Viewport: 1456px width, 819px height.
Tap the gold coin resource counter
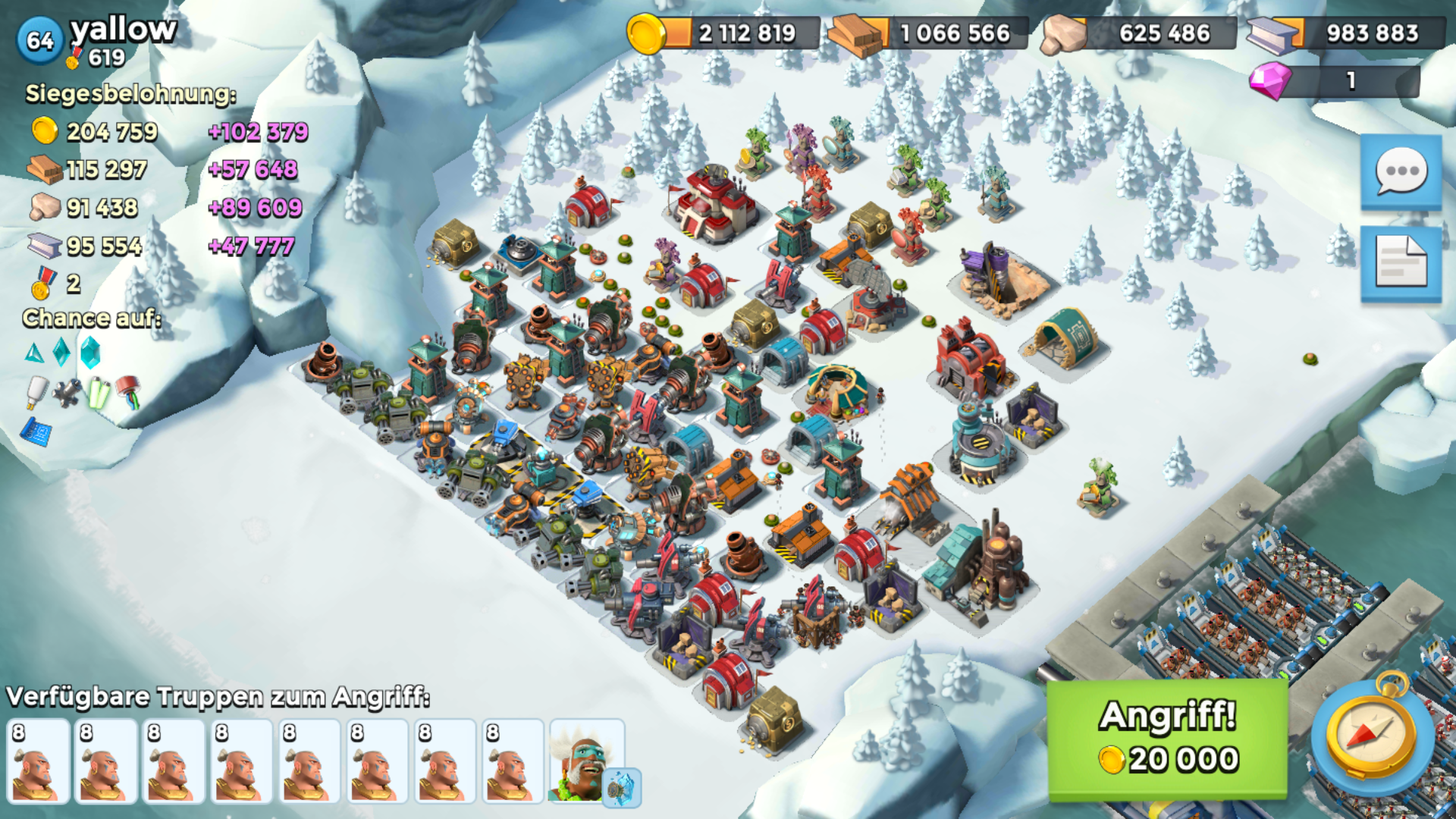(x=724, y=33)
